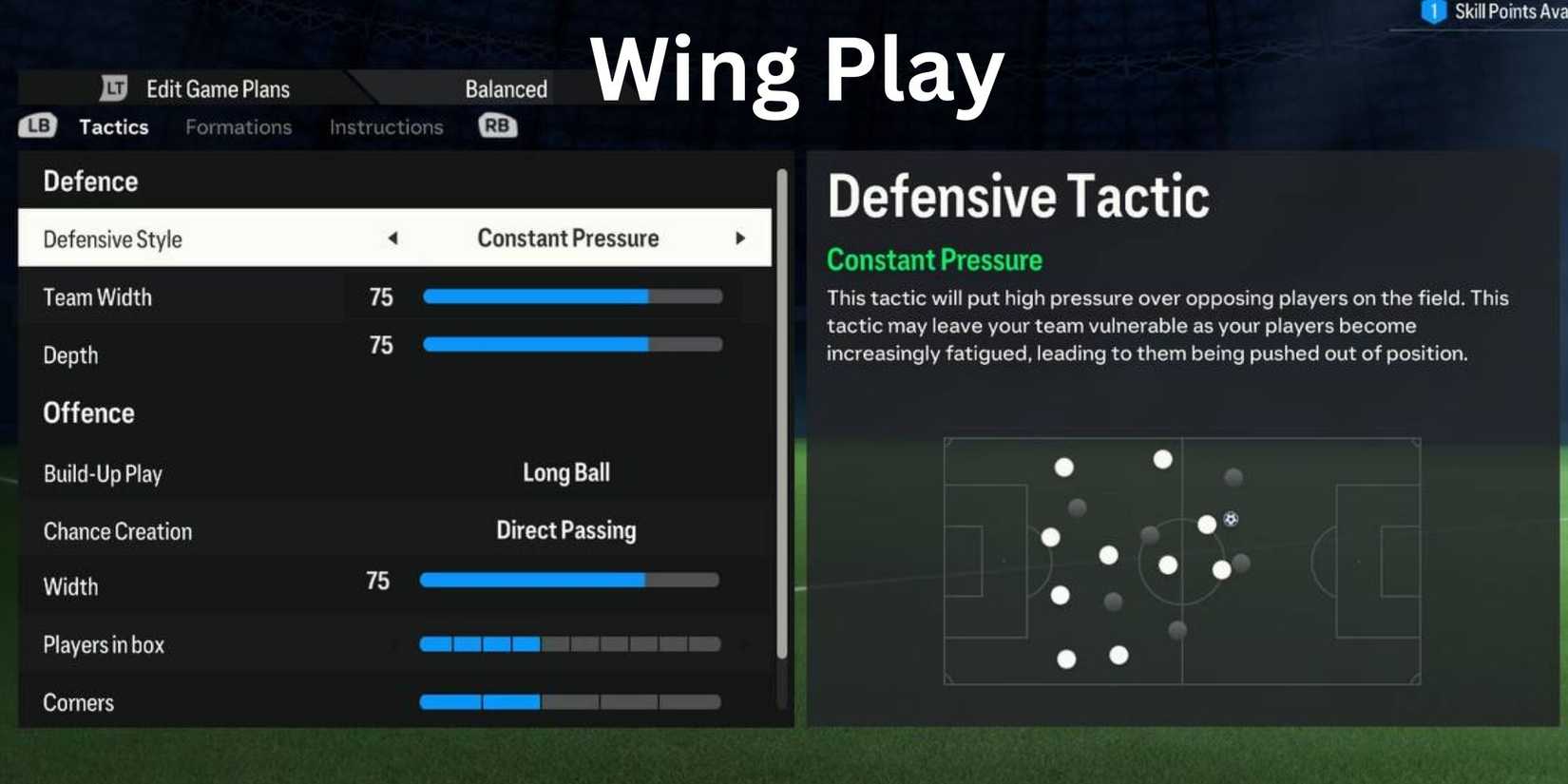Viewport: 1568px width, 784px height.
Task: Click the RB shoulder button icon
Action: [x=497, y=124]
